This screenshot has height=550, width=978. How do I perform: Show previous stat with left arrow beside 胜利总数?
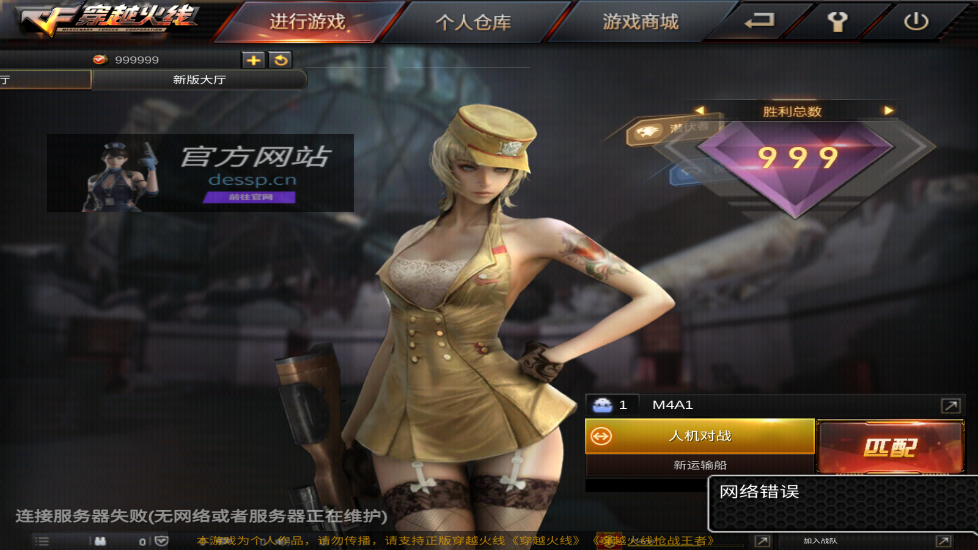click(700, 111)
